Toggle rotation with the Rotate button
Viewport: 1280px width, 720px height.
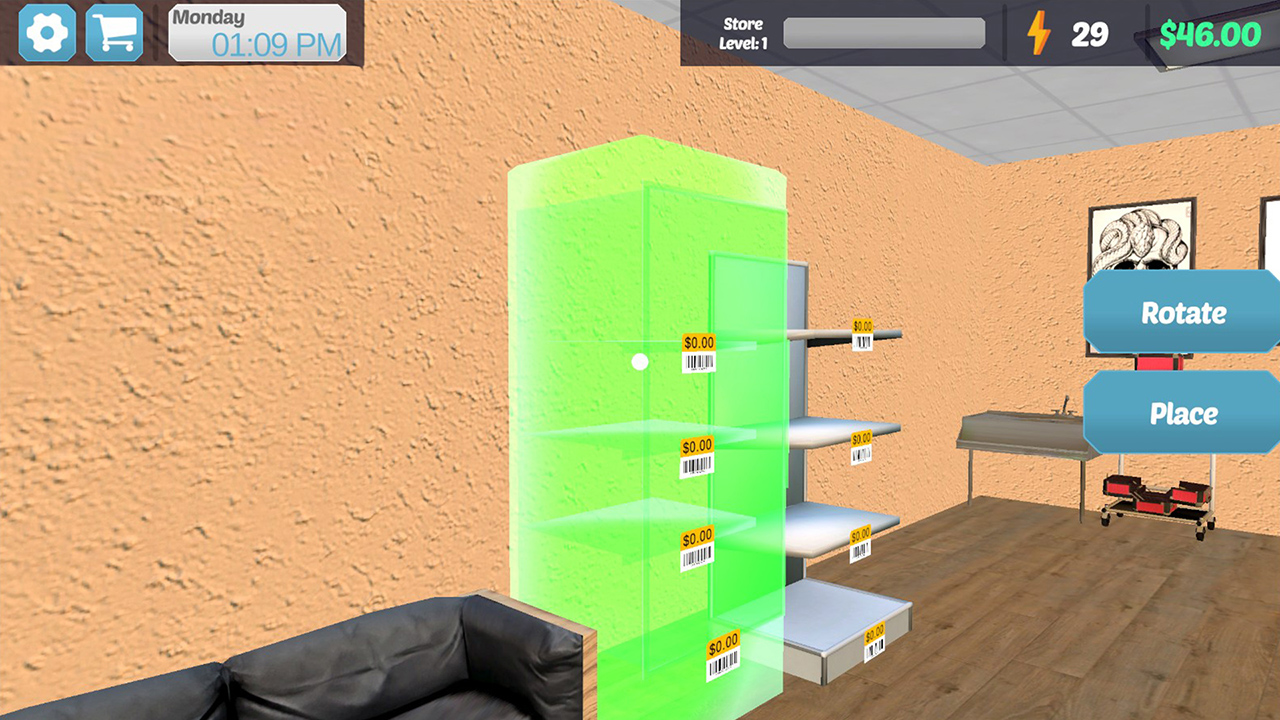[x=1184, y=314]
